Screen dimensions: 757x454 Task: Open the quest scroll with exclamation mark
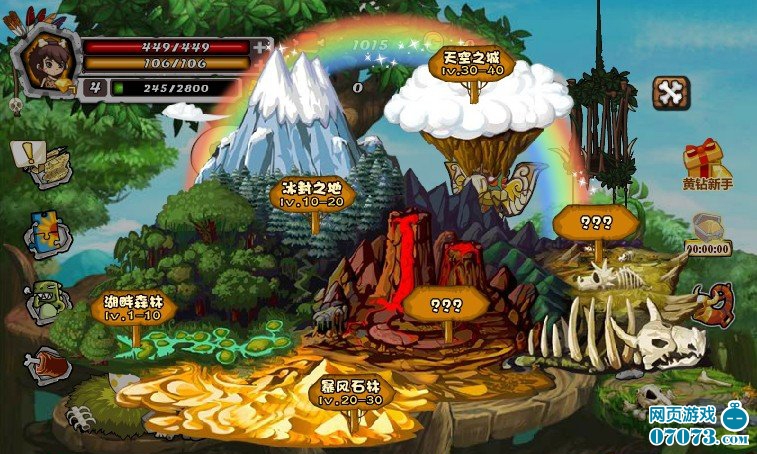(x=43, y=161)
